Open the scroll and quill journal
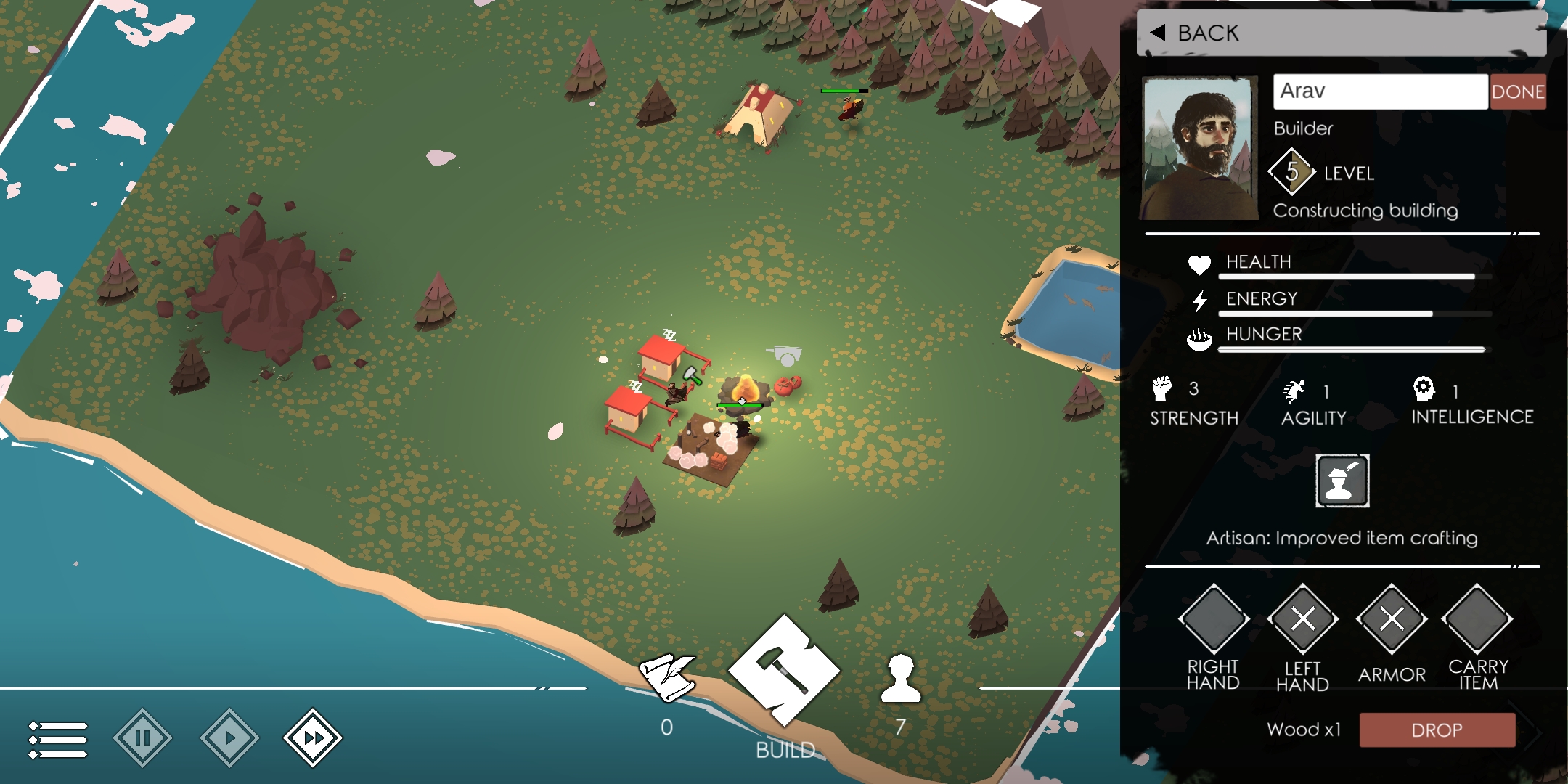The height and width of the screenshot is (784, 1568). coord(666,677)
